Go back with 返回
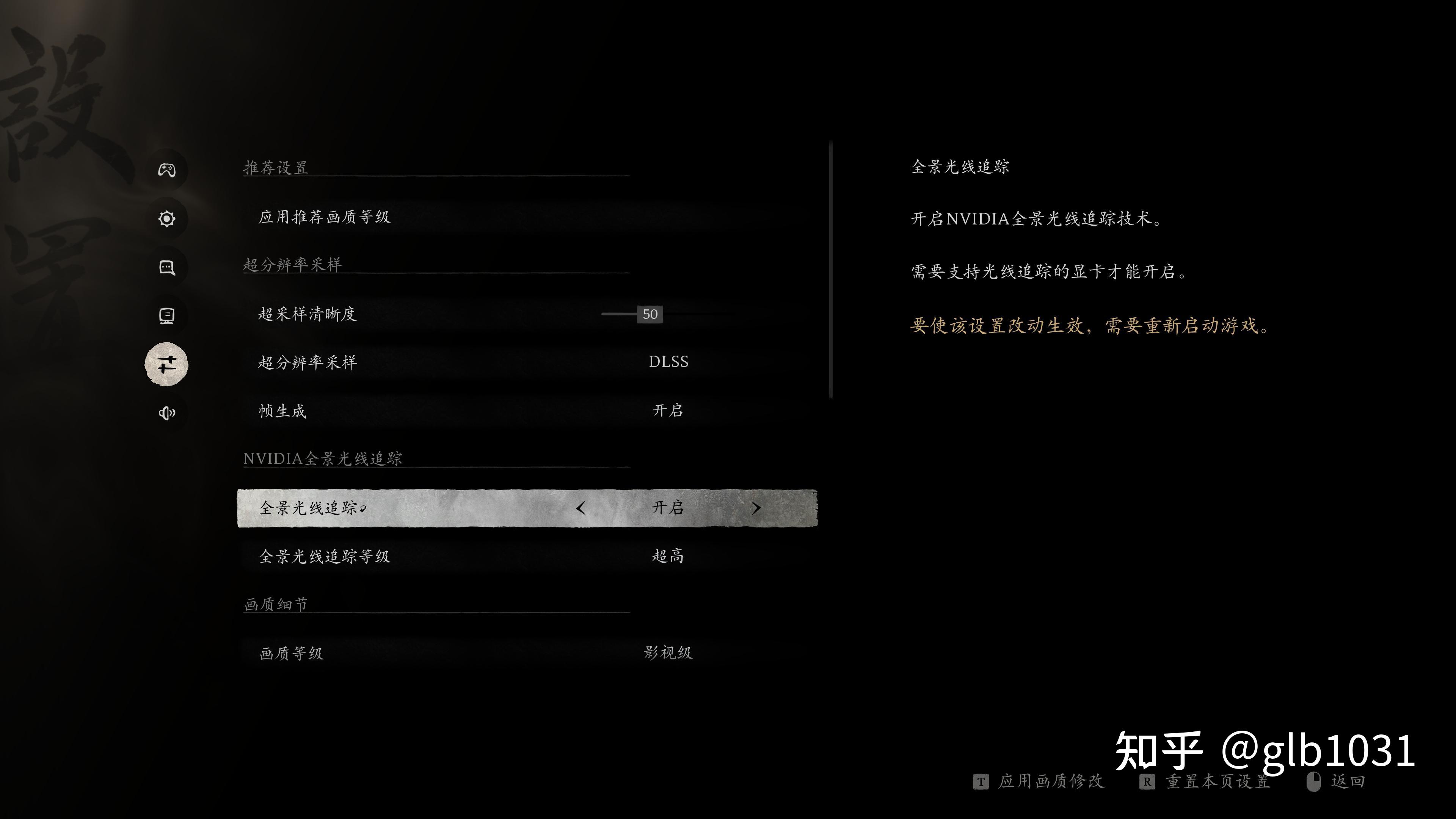 click(1348, 782)
